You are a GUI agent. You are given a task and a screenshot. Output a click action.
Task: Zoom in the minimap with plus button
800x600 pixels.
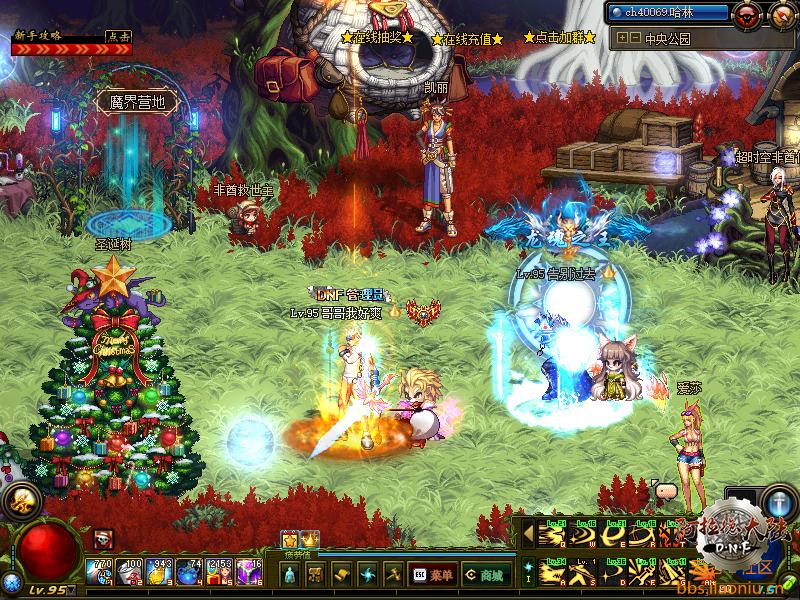(x=622, y=38)
